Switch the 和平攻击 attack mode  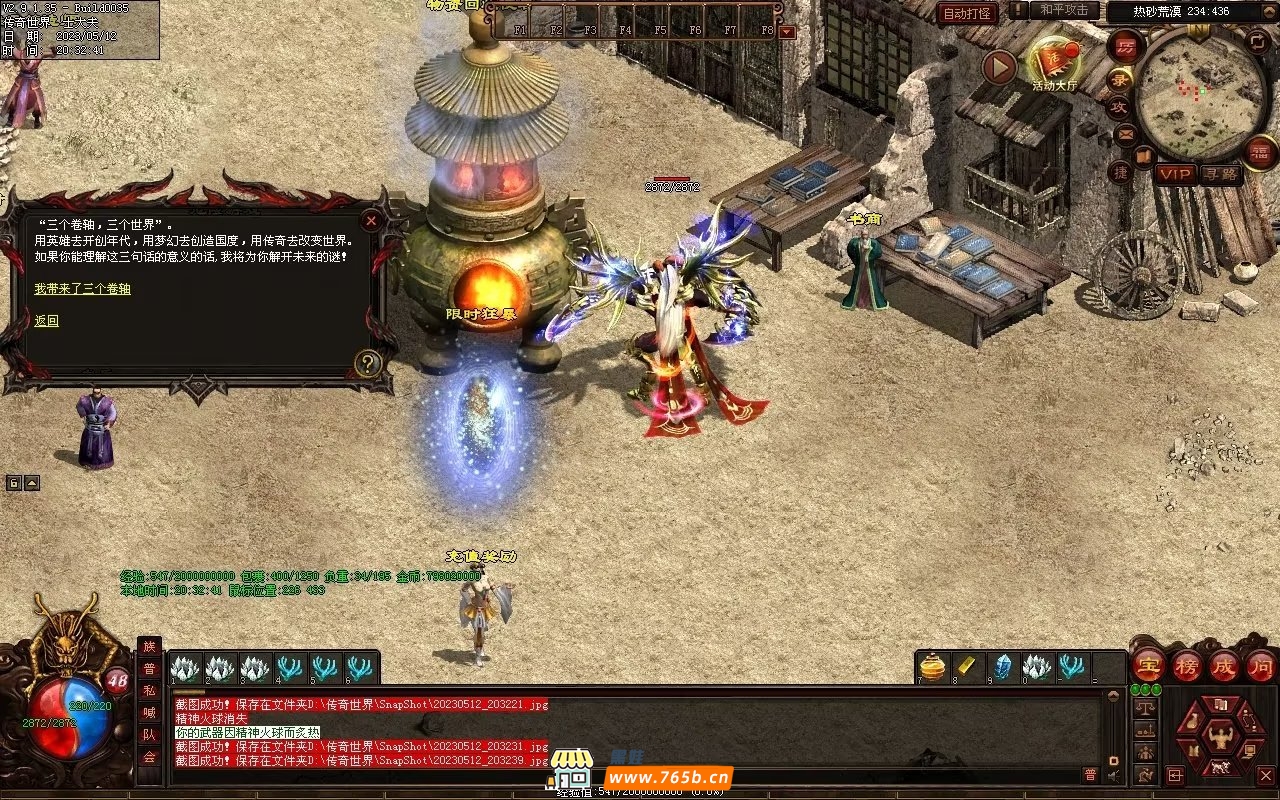click(1064, 10)
